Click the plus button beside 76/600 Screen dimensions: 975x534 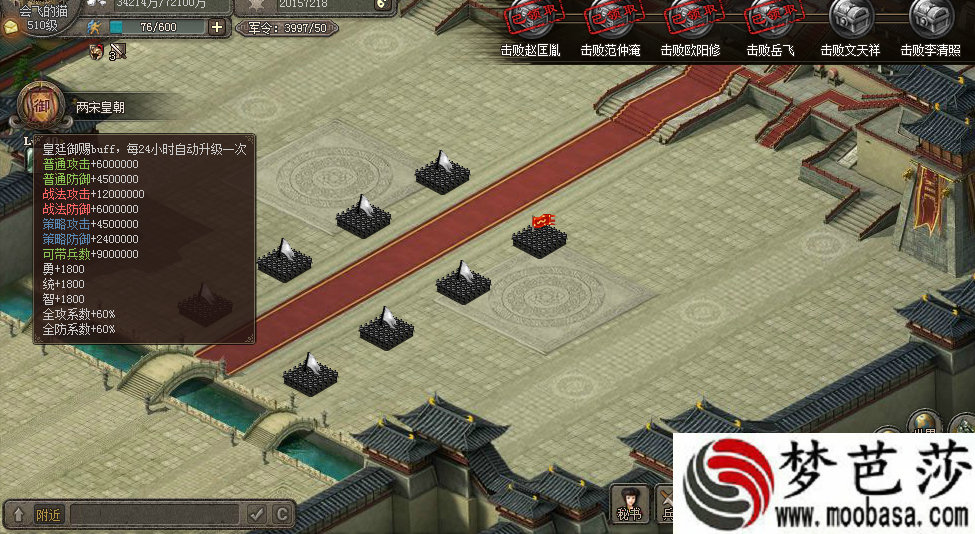(217, 27)
